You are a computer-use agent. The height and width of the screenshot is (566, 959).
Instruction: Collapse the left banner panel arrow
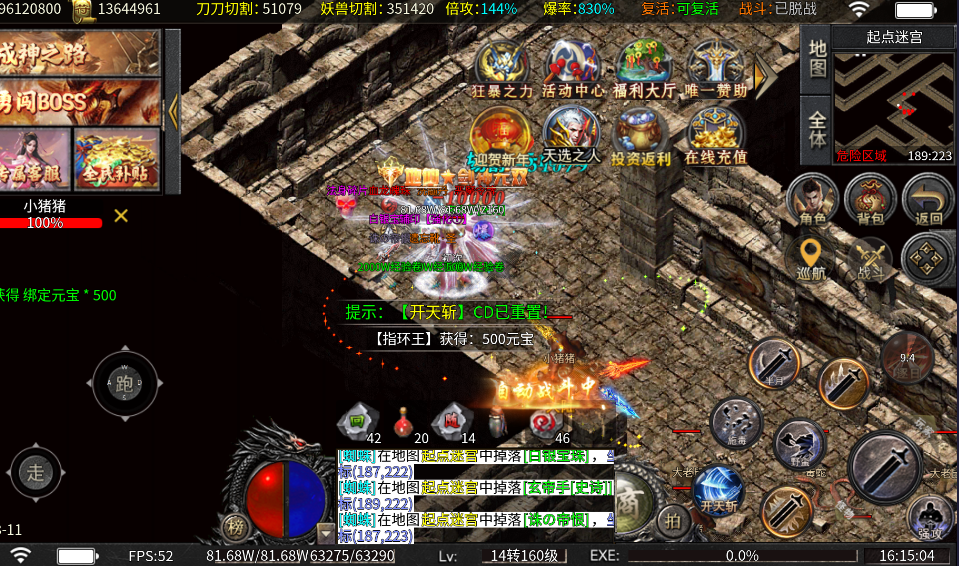tap(172, 110)
